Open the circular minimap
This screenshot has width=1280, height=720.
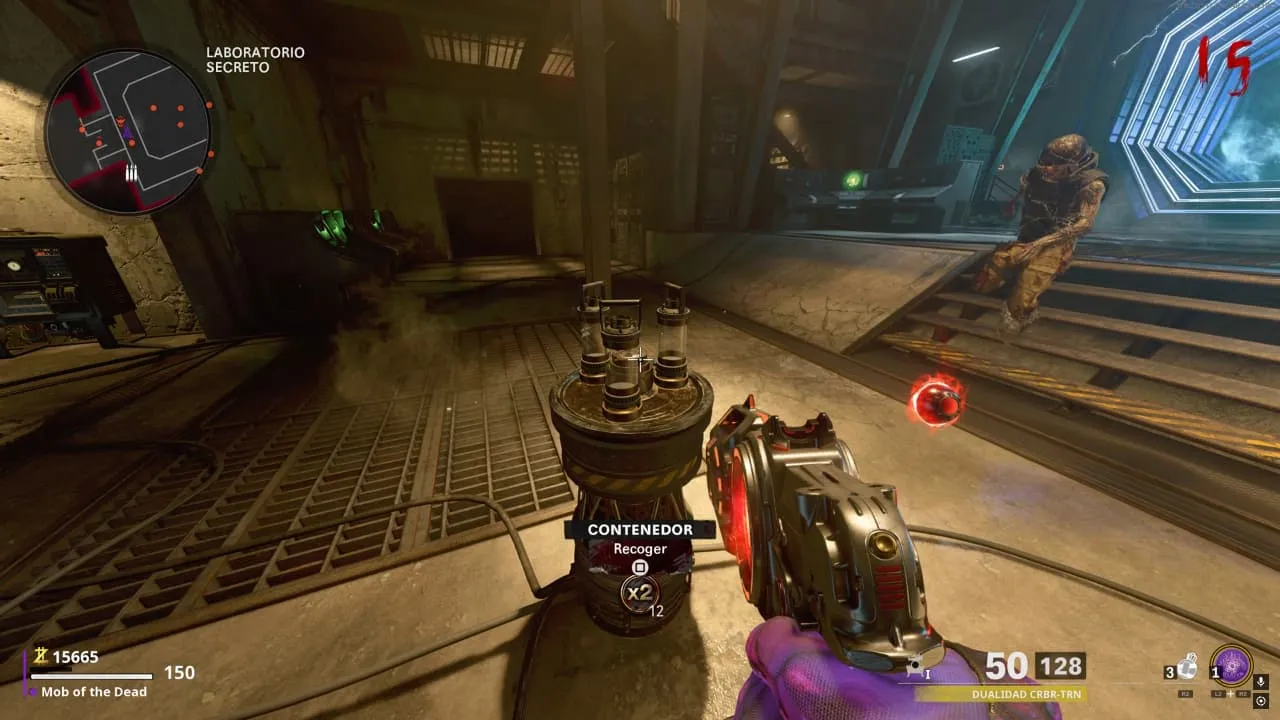[127, 130]
